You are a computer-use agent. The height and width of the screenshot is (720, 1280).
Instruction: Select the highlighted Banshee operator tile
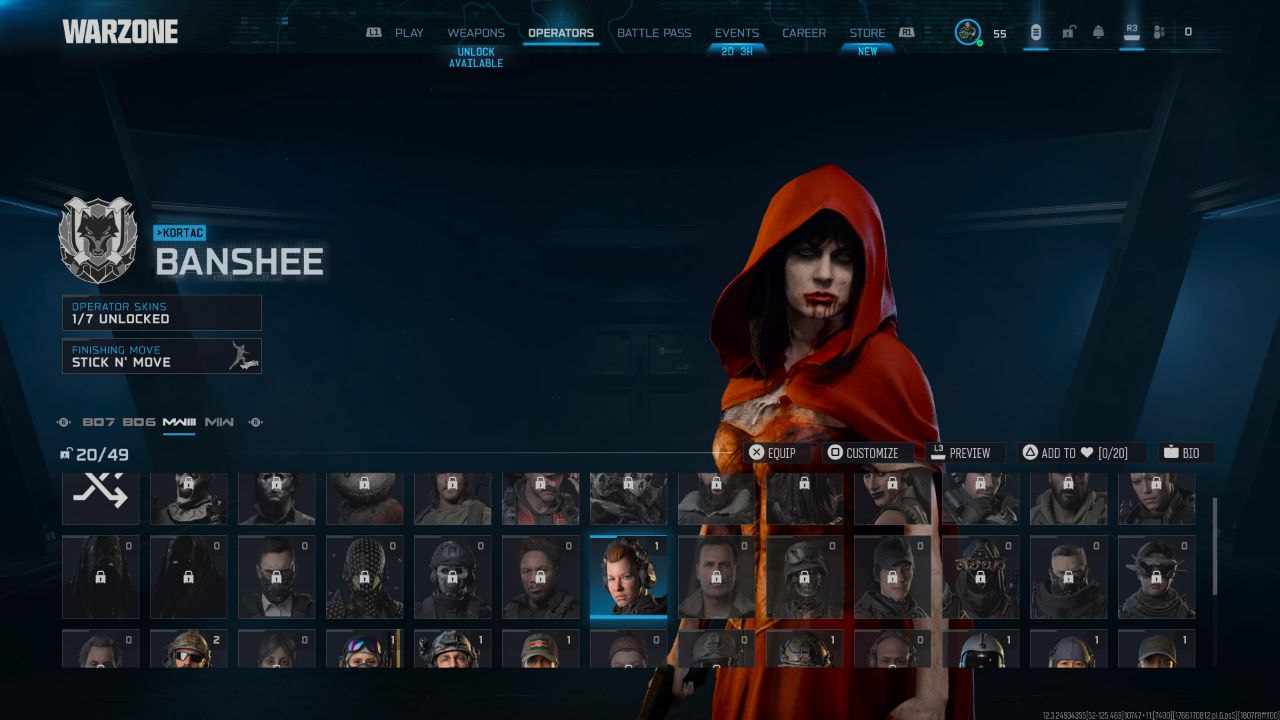pos(628,577)
